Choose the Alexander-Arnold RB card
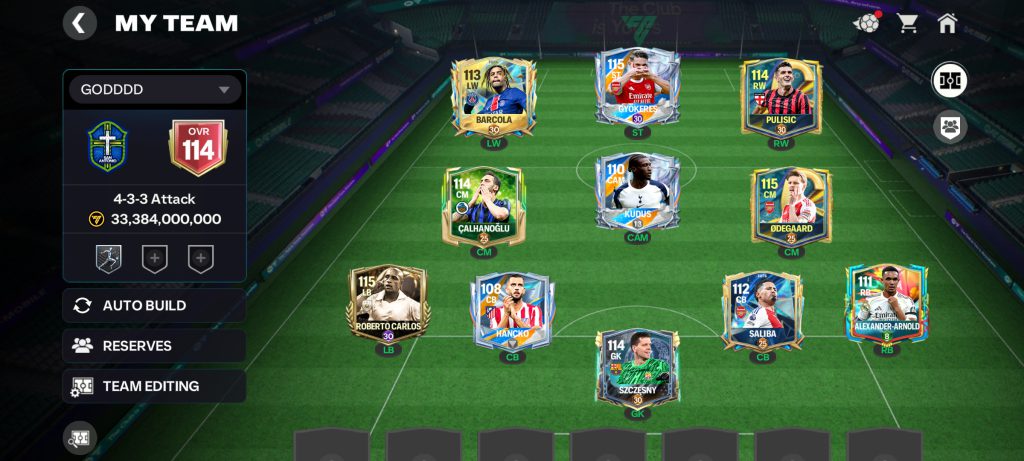The image size is (1024, 461). 886,304
